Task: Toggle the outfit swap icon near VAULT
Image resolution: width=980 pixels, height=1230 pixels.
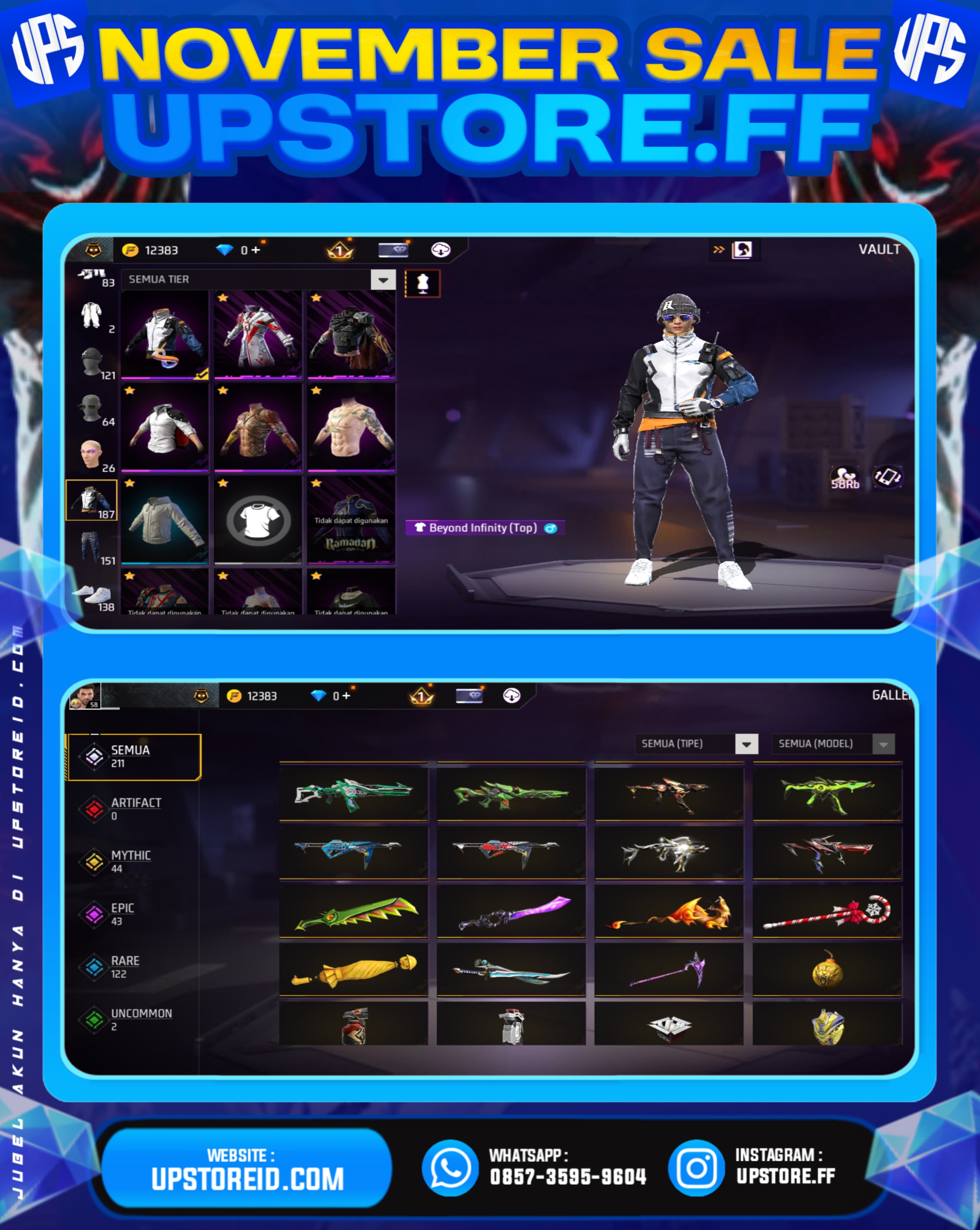Action: coord(741,249)
